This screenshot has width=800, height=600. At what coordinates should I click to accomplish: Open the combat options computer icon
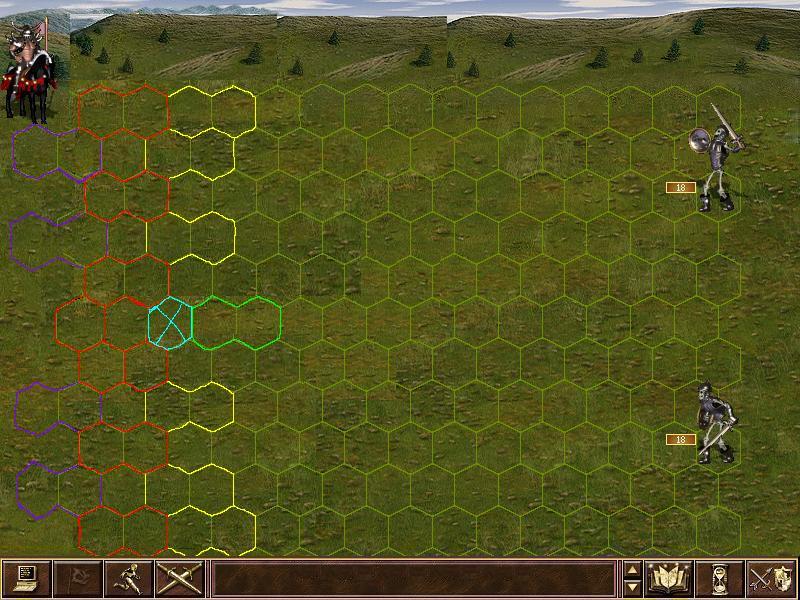[x=26, y=578]
